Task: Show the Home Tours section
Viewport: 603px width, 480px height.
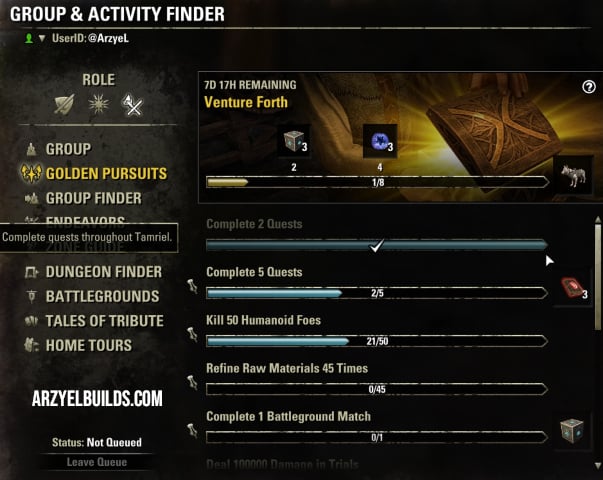Action: click(x=88, y=345)
